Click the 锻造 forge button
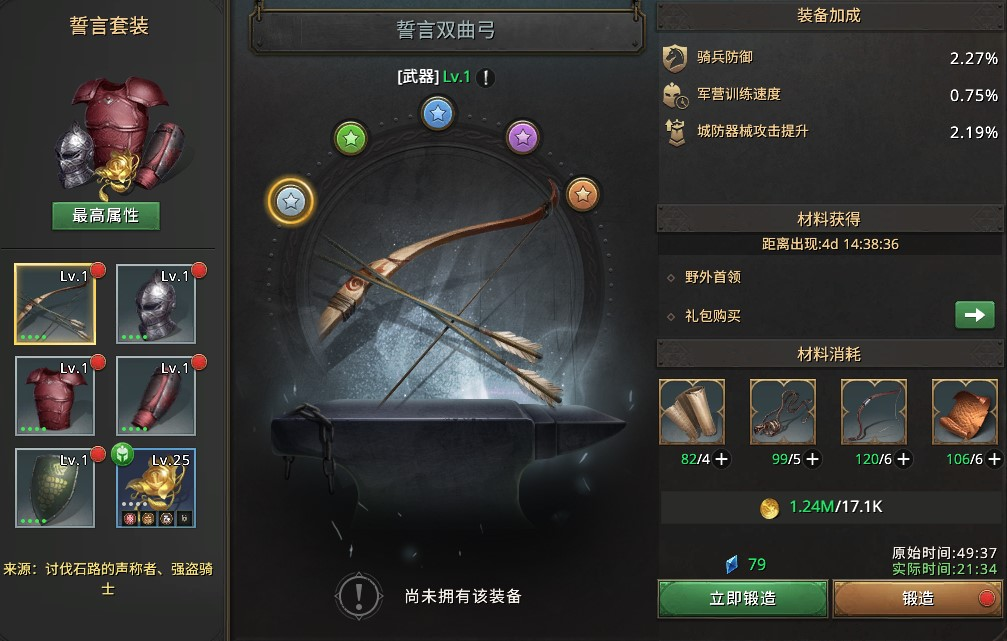The height and width of the screenshot is (641, 1007). coord(918,598)
